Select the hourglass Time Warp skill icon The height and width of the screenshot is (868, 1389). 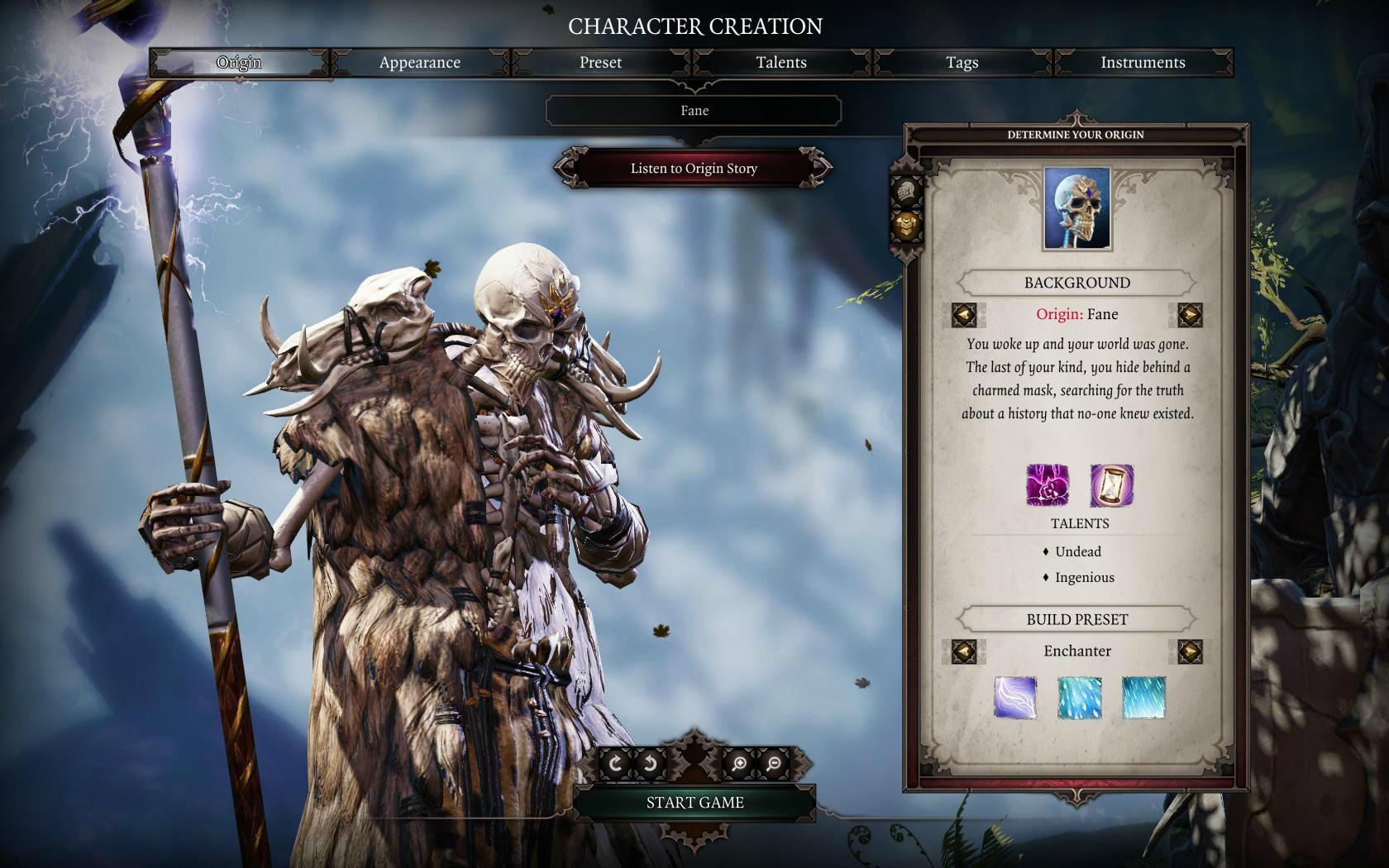(1111, 485)
